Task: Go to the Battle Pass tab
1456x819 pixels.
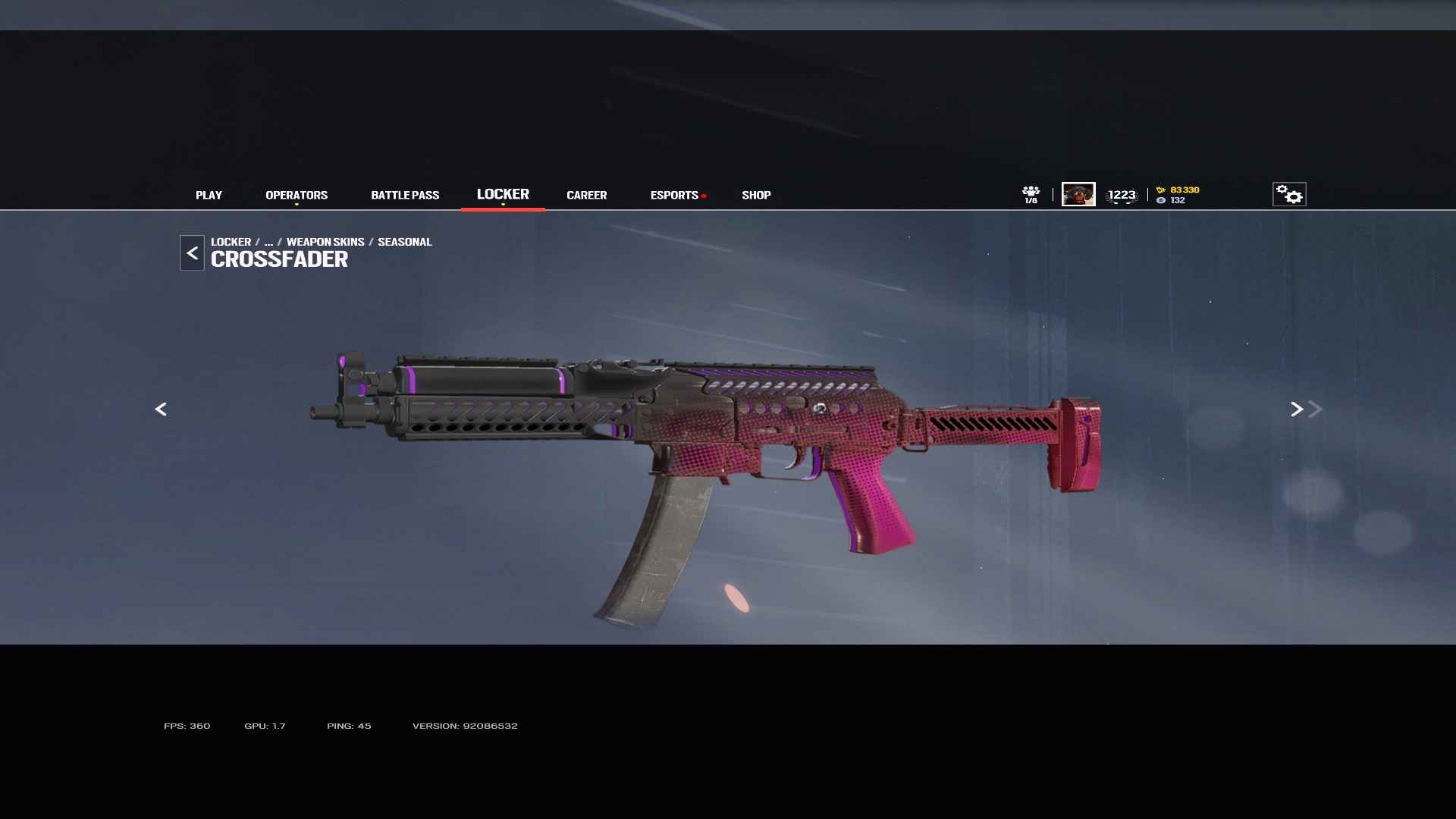Action: tap(405, 195)
